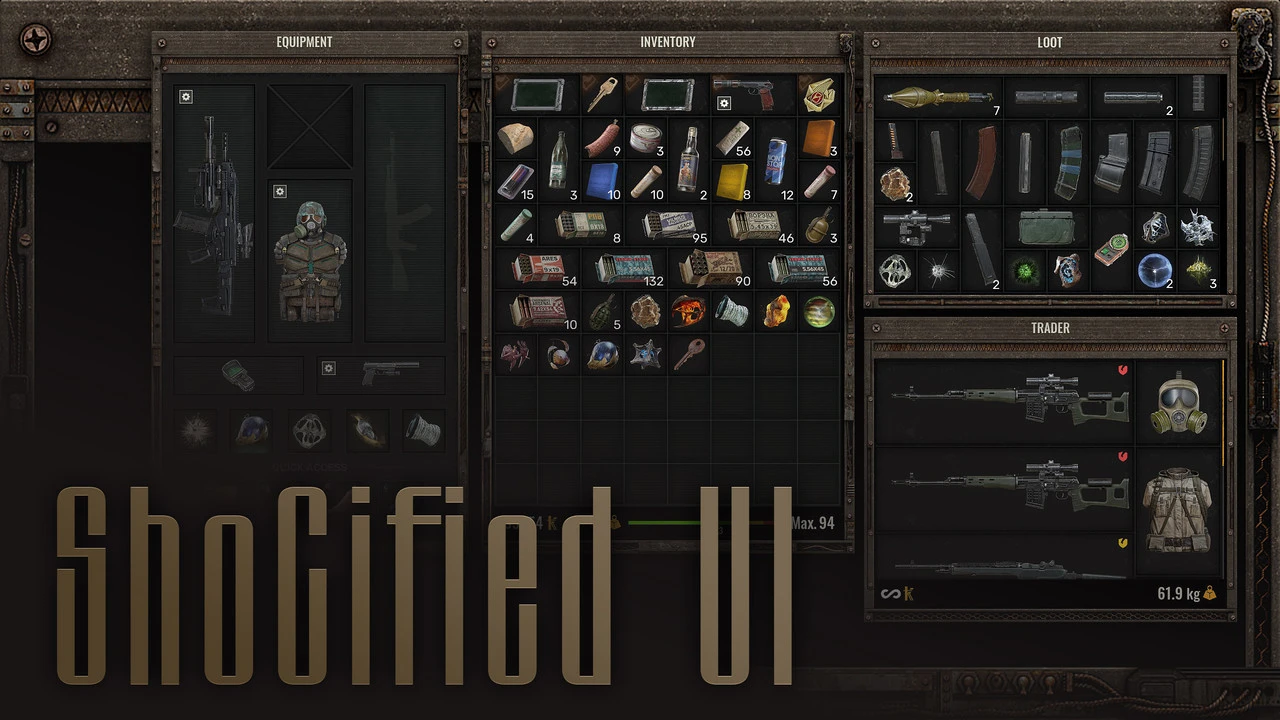Image resolution: width=1280 pixels, height=720 pixels.
Task: Click the K currency symbol in the Trader footer
Action: 908,593
